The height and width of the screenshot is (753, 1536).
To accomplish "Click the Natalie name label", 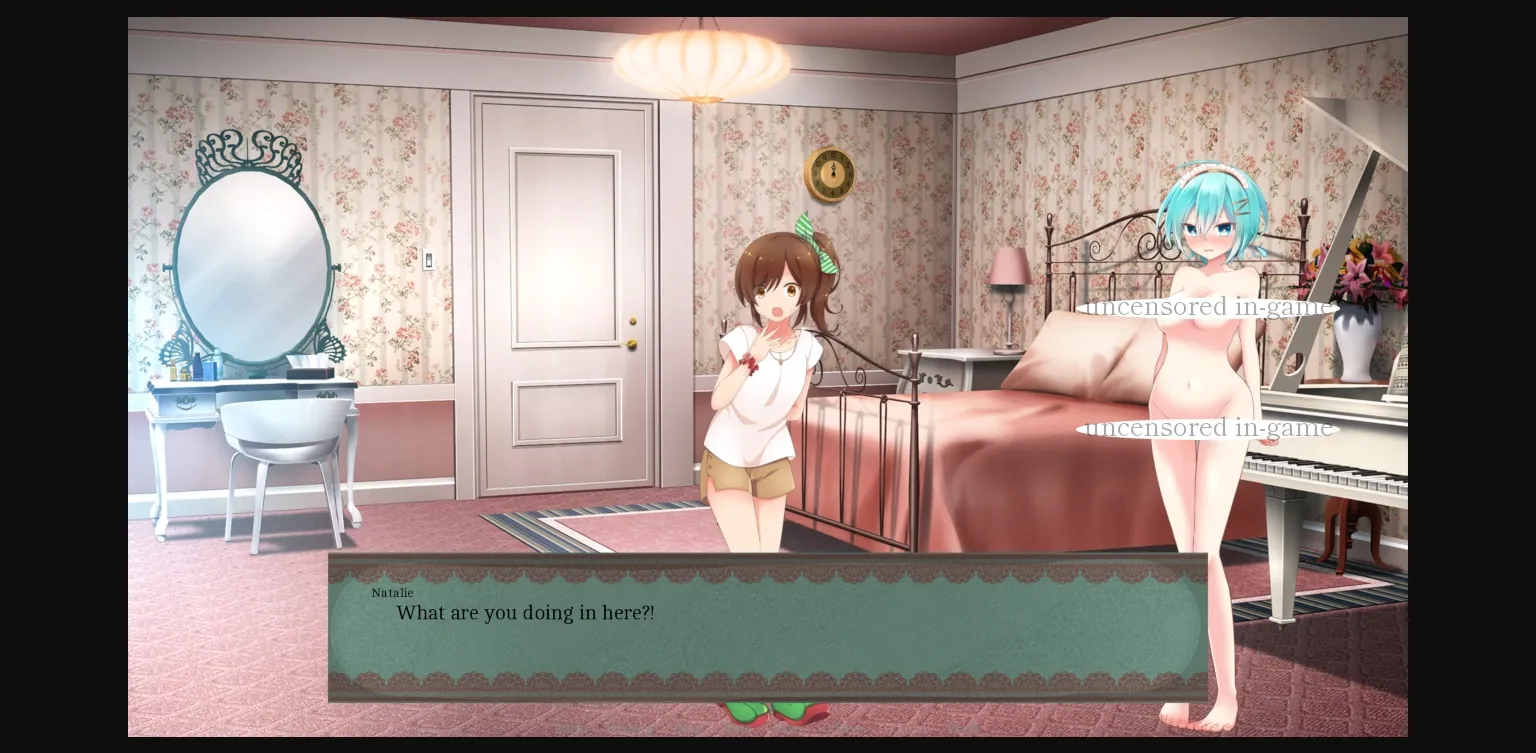I will pyautogui.click(x=392, y=593).
